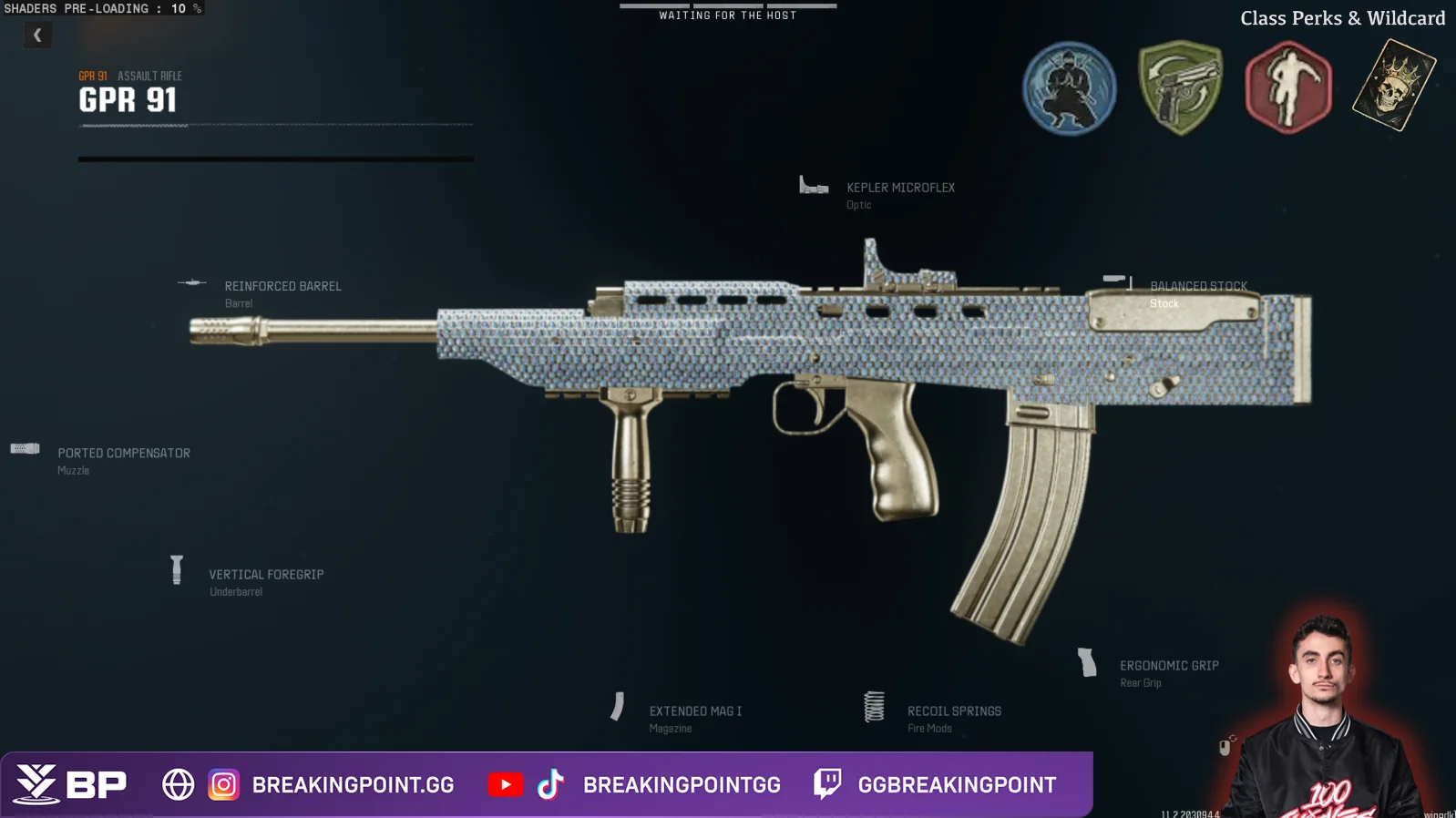Click the Twitch icon beside GGBREAKINGPOINT
The image size is (1456, 818).
pos(825,783)
